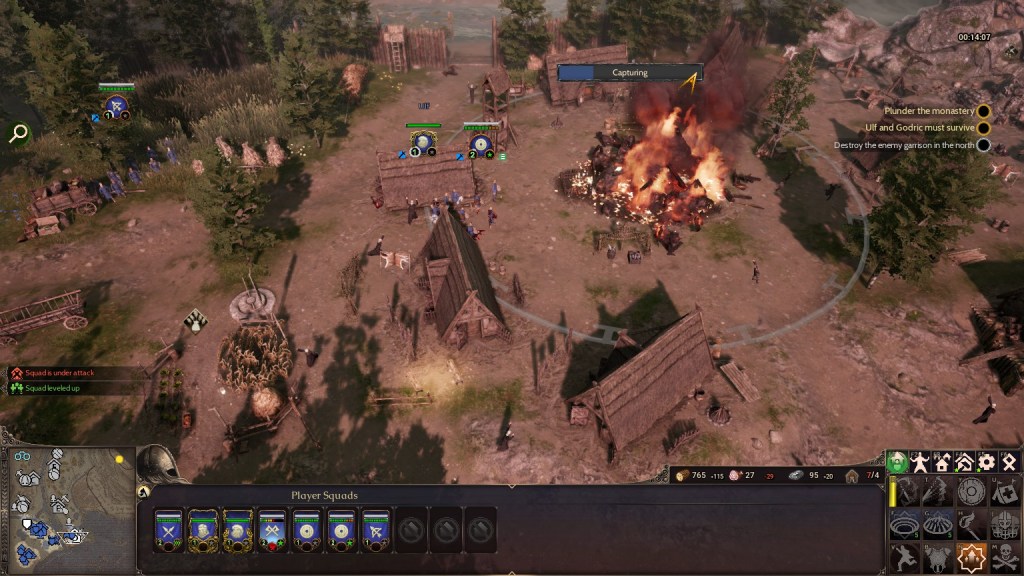
Task: Switch to the green F1 command tab
Action: (898, 462)
